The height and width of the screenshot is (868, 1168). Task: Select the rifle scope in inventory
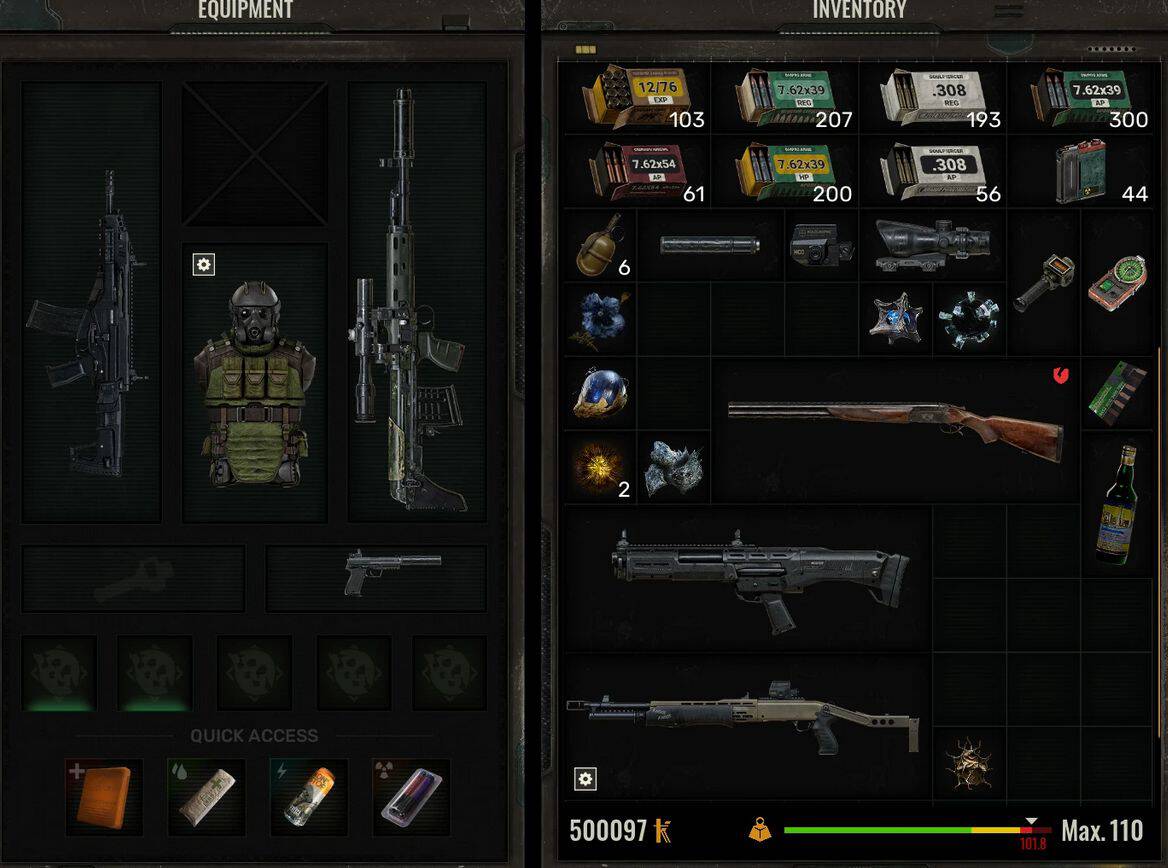point(933,245)
